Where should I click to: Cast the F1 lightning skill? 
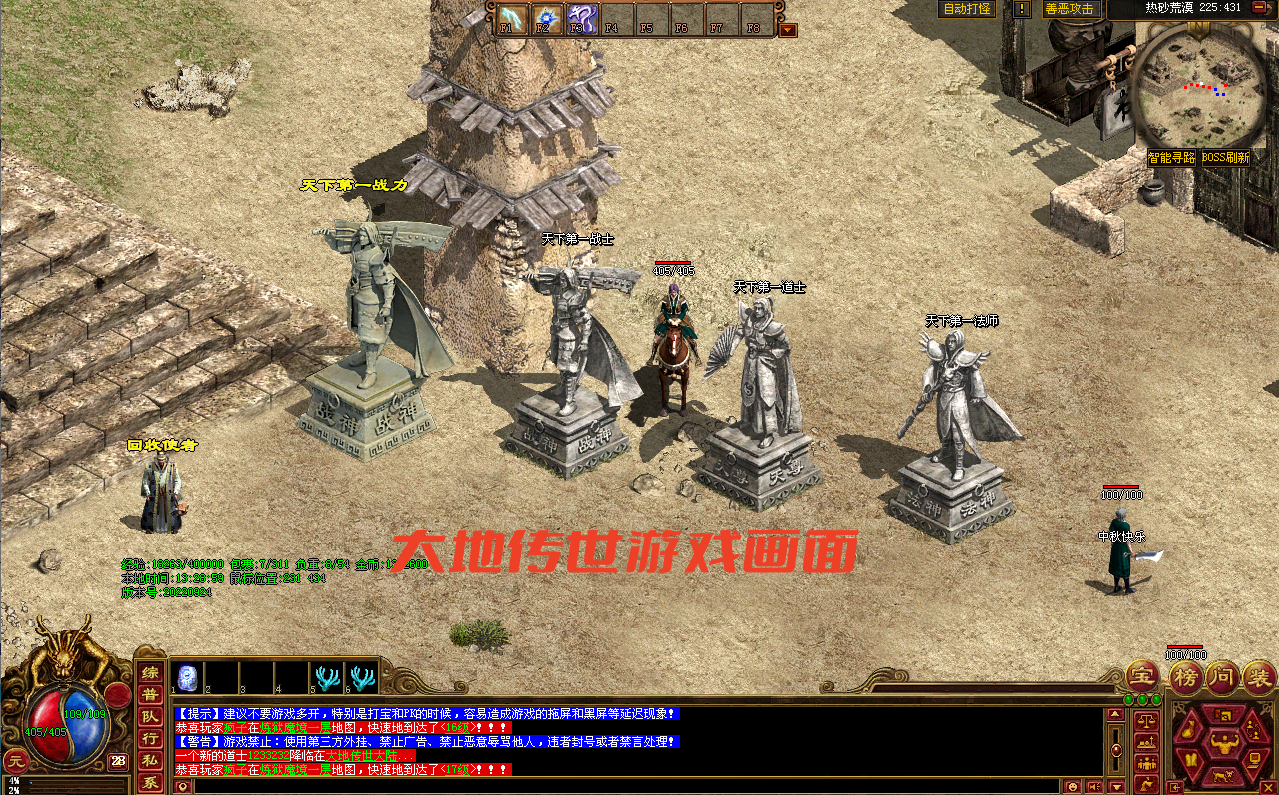[513, 19]
